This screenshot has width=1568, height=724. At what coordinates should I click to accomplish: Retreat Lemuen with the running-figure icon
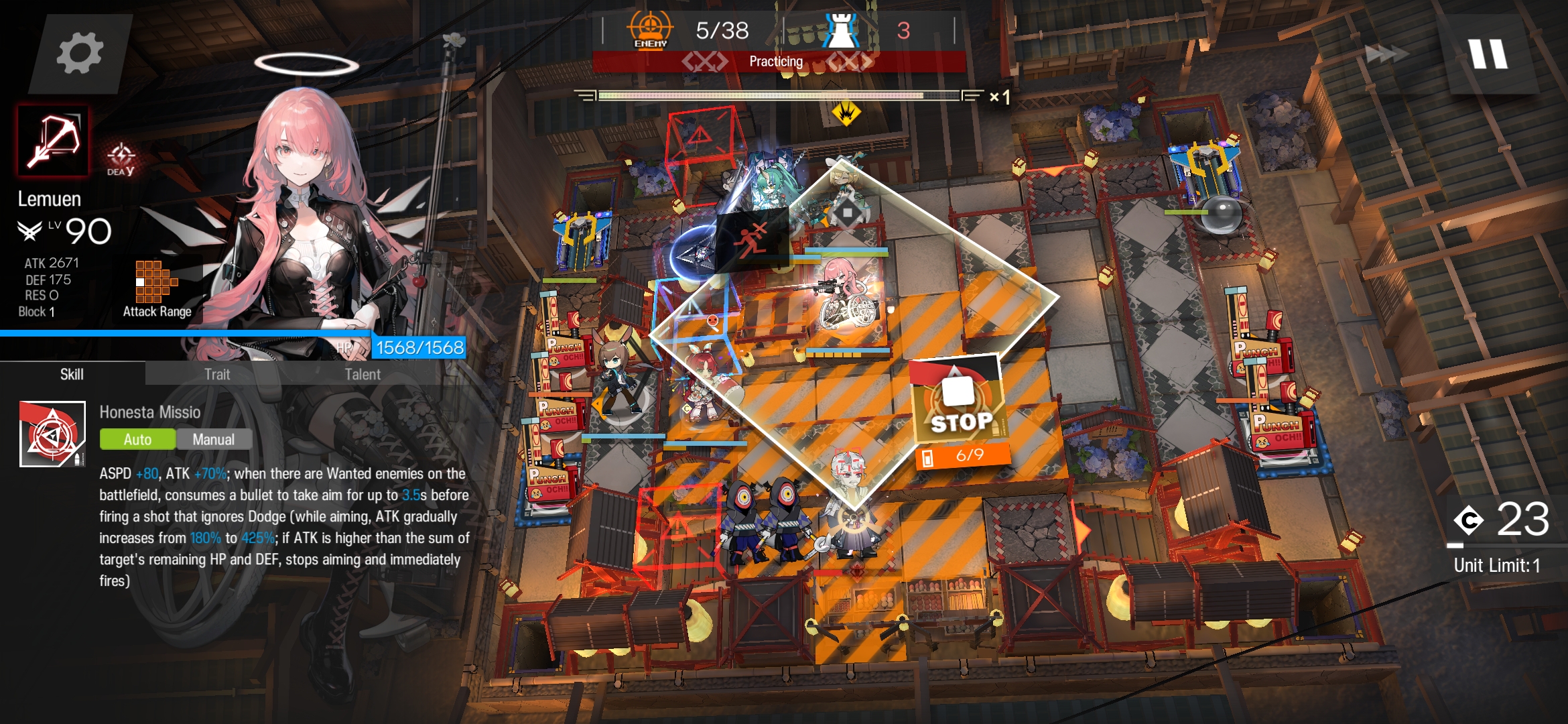point(752,239)
